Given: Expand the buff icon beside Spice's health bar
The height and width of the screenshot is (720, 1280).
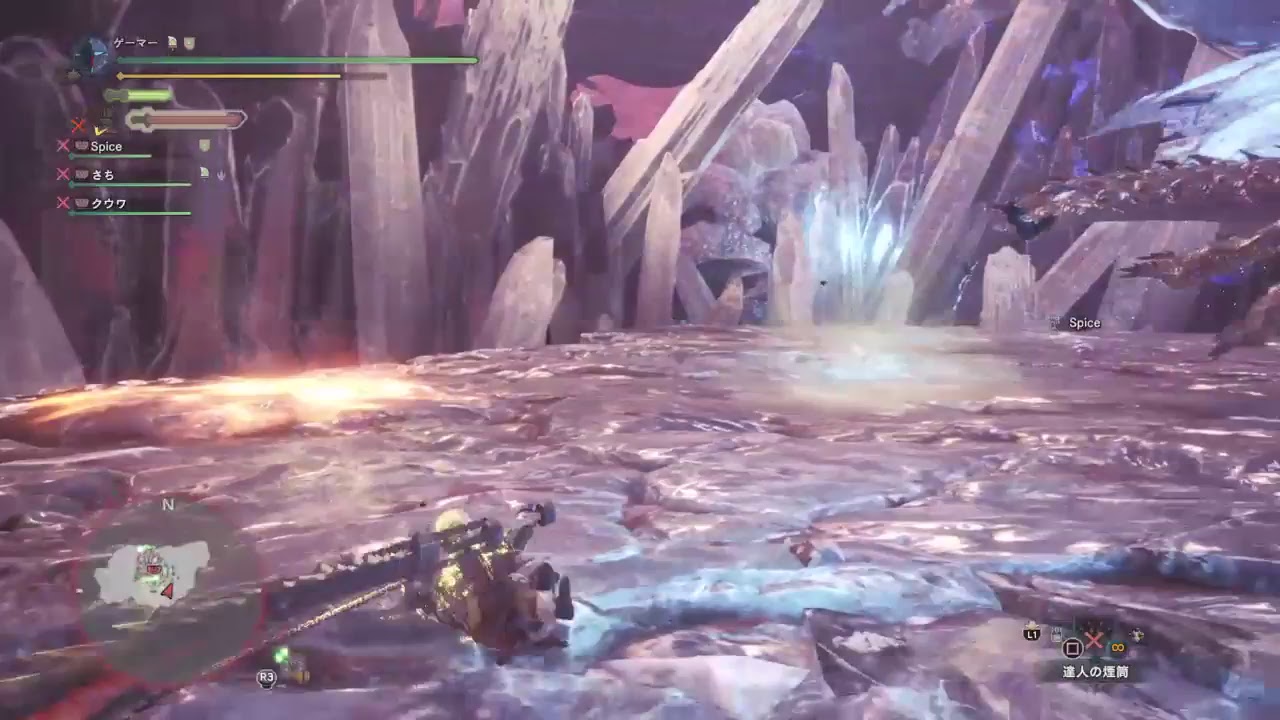Looking at the screenshot, I should pyautogui.click(x=204, y=144).
